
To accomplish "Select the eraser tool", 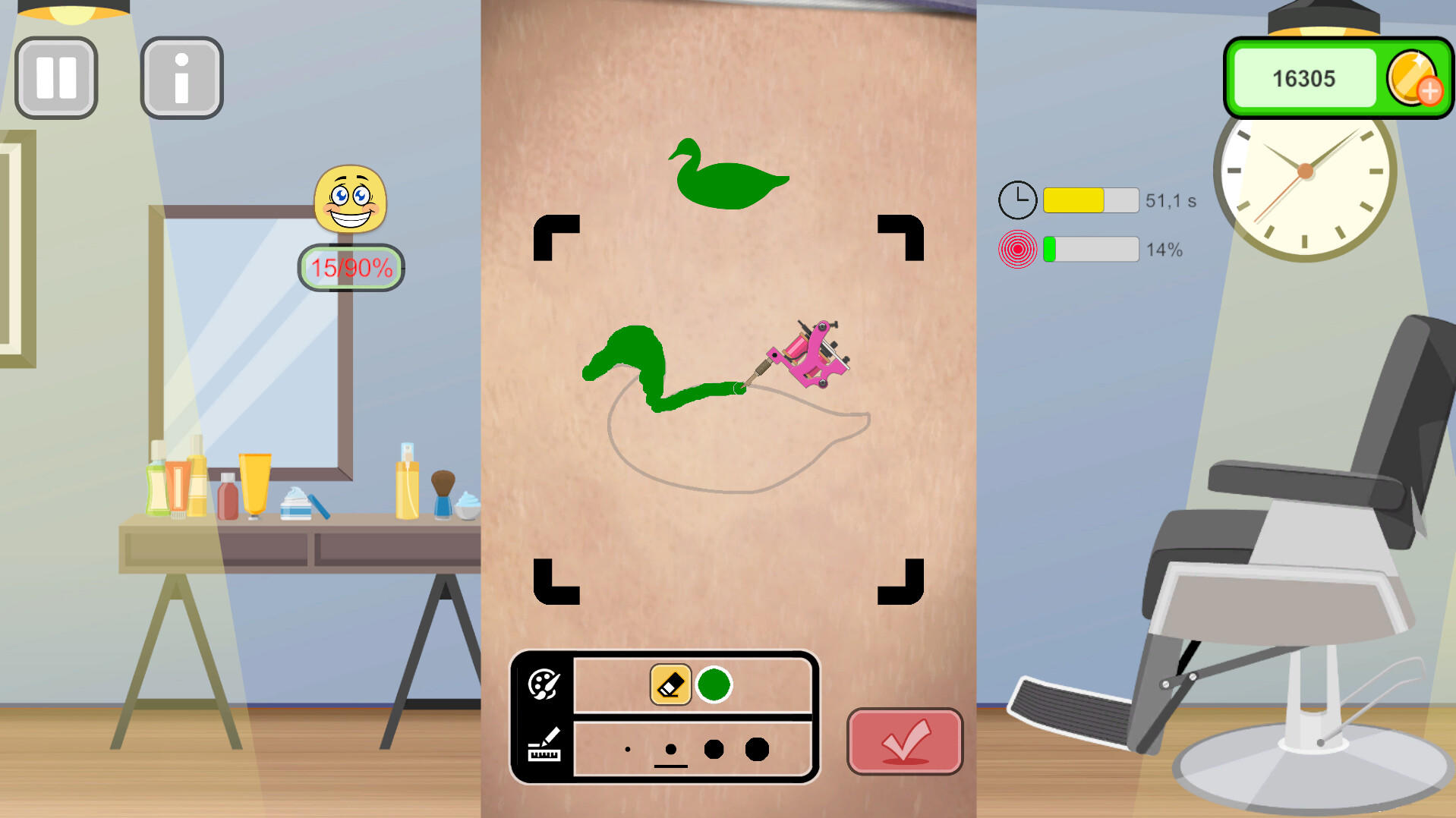I will (x=669, y=684).
